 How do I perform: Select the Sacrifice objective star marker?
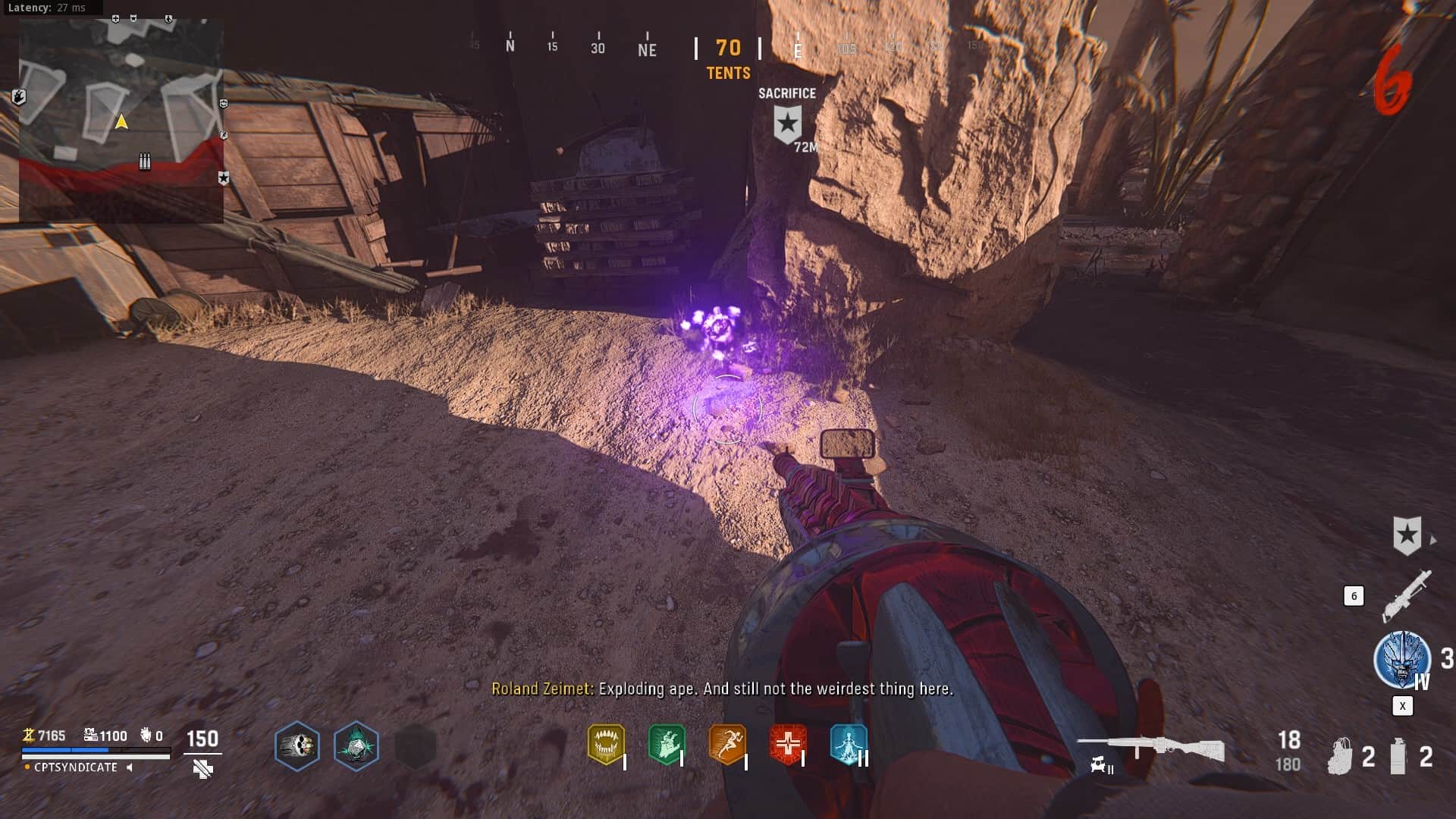click(787, 124)
